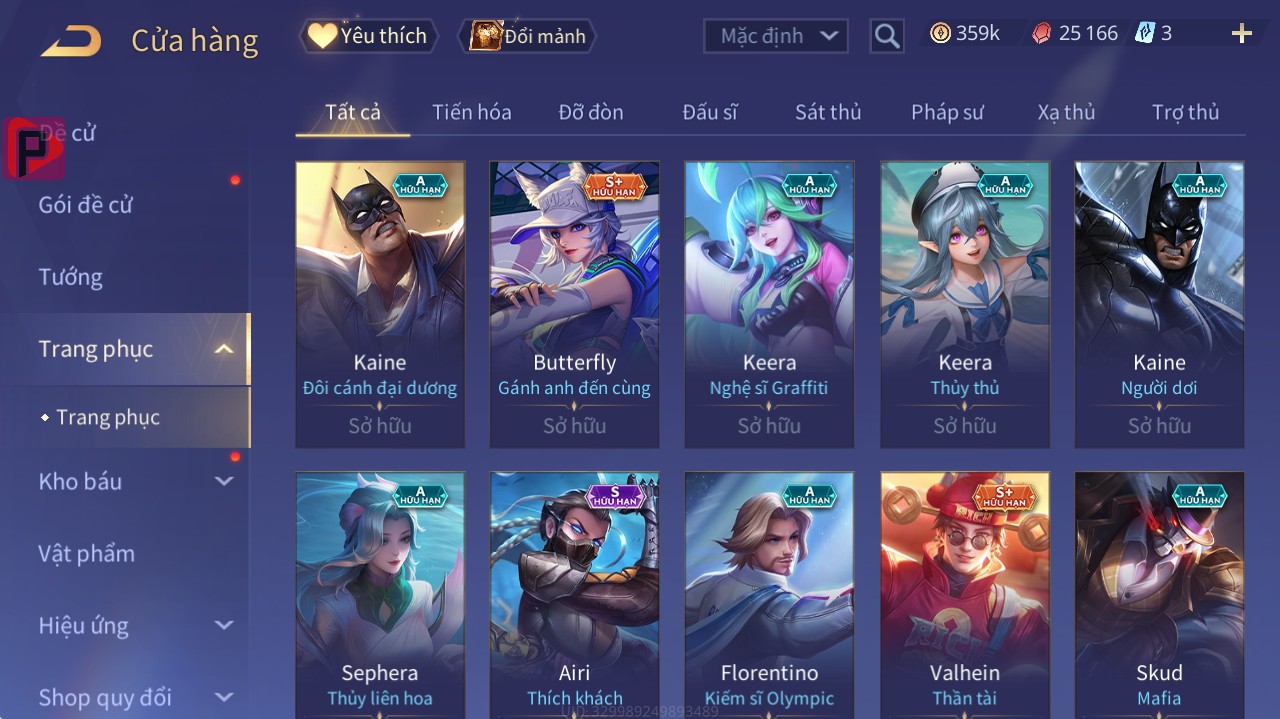Screen dimensions: 1280x719
Task: Go back using the return arrow
Action: click(71, 41)
